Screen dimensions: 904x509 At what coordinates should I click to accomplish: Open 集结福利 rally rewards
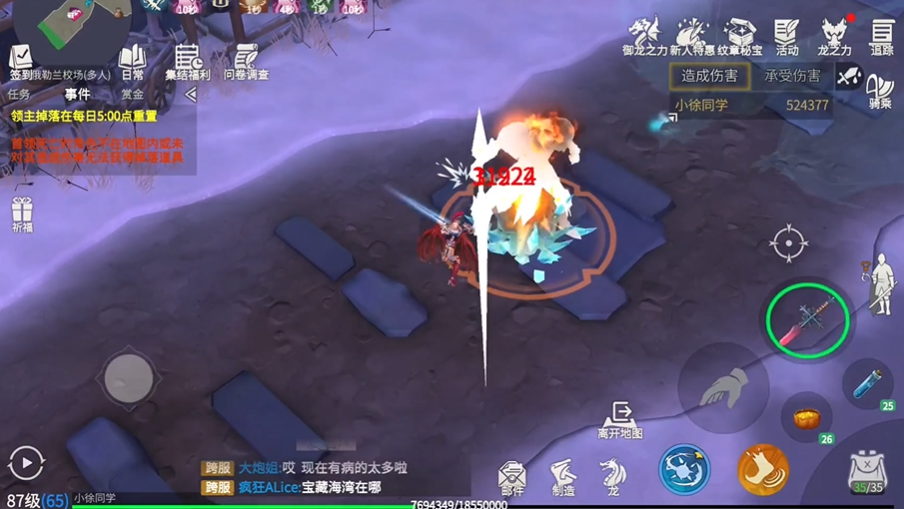pos(187,60)
